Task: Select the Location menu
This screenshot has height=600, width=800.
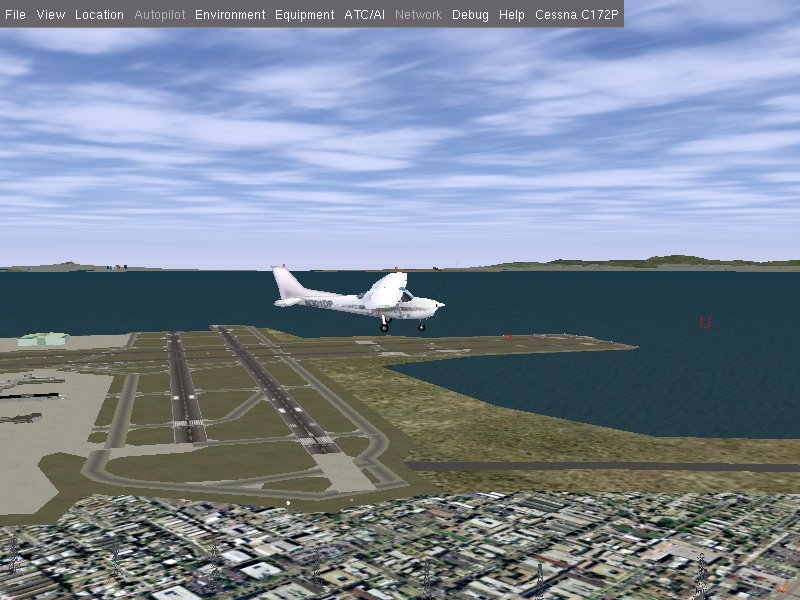Action: click(x=99, y=15)
